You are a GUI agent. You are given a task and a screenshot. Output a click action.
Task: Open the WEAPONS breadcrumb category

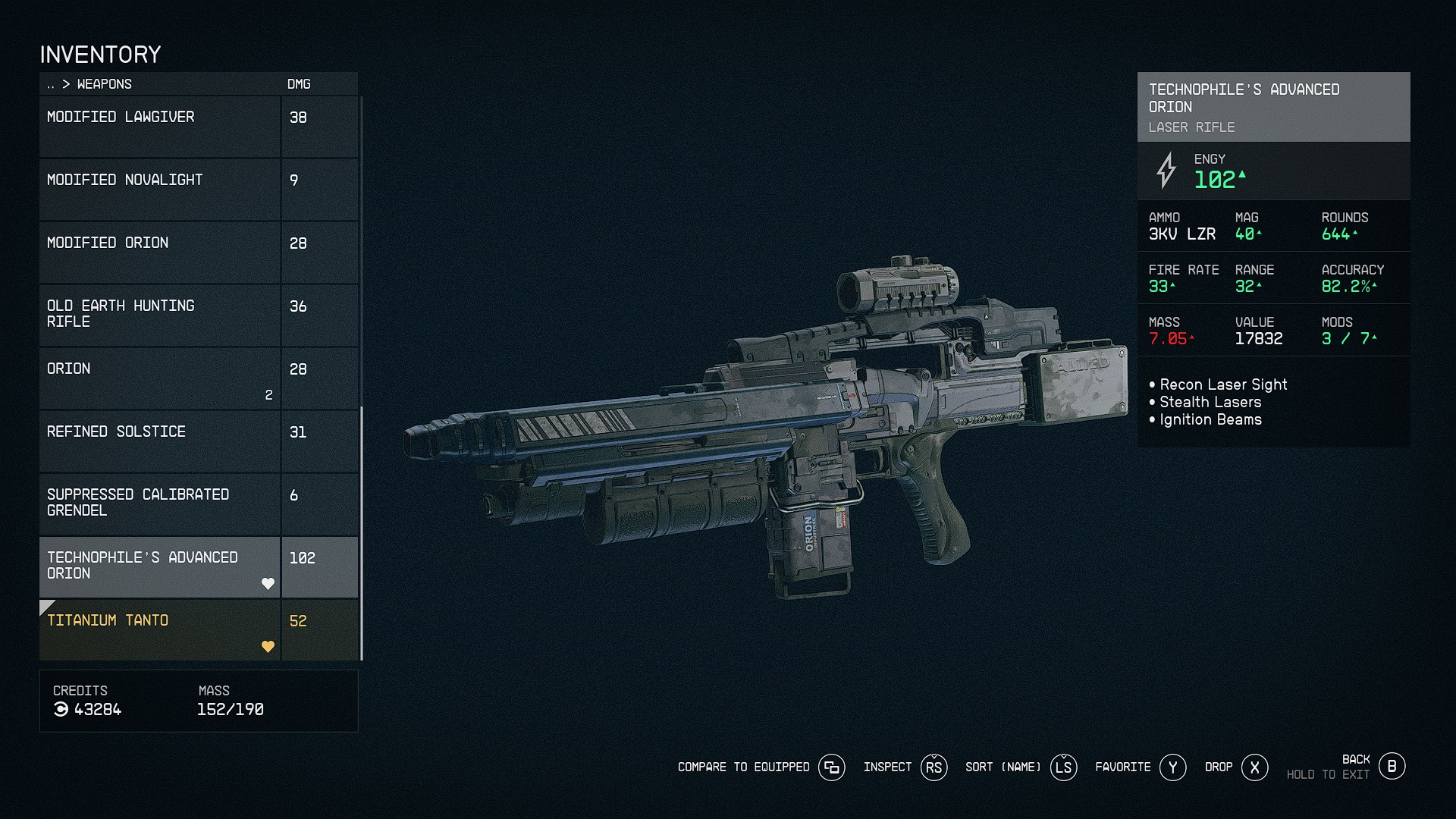click(103, 84)
